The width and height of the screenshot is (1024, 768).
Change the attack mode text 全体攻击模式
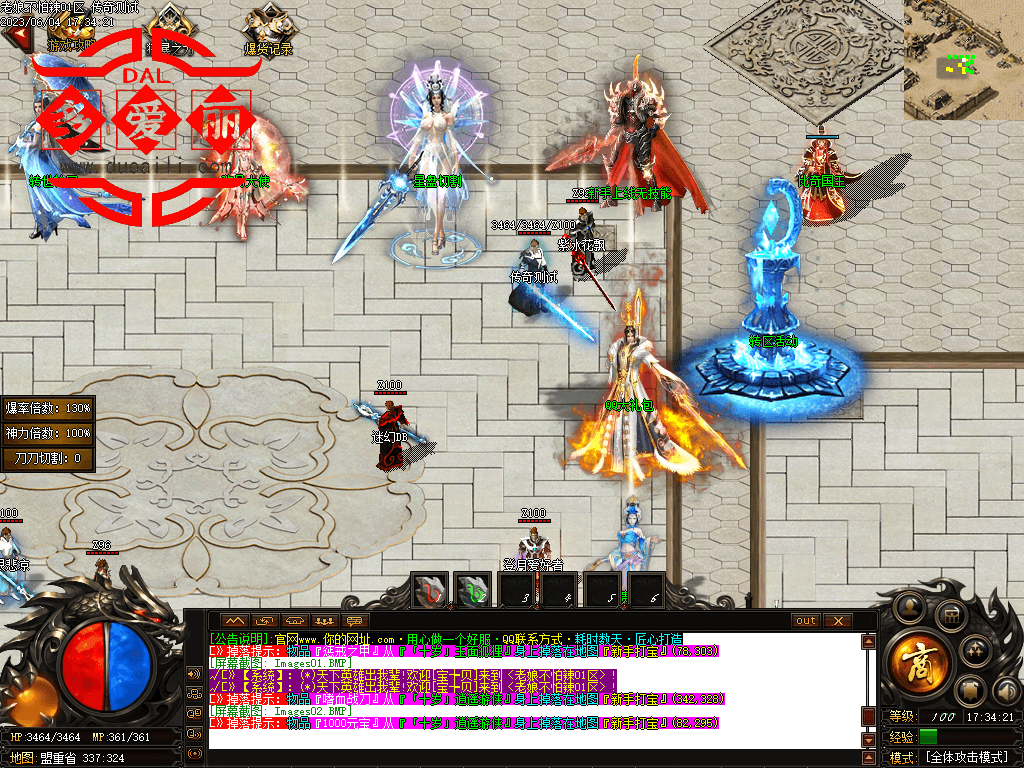pyautogui.click(x=965, y=758)
